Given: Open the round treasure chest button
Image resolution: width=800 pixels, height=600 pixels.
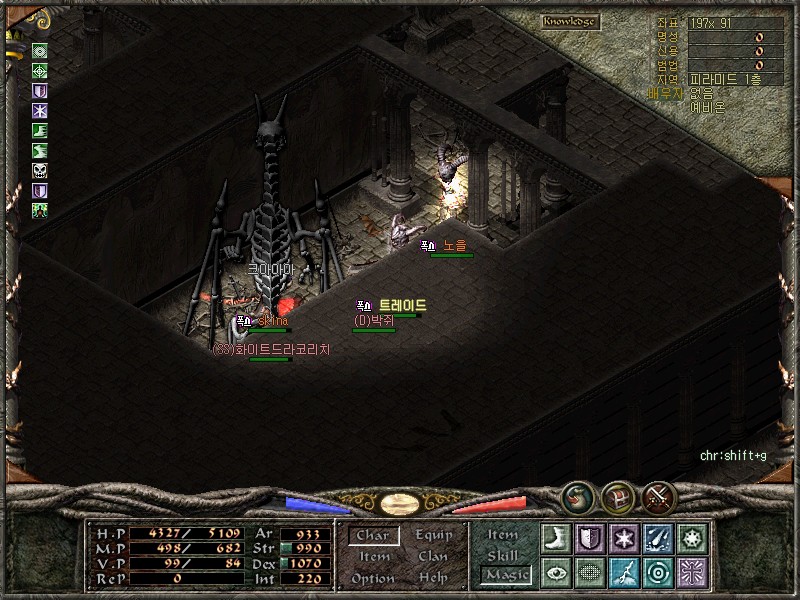Looking at the screenshot, I should click(618, 496).
